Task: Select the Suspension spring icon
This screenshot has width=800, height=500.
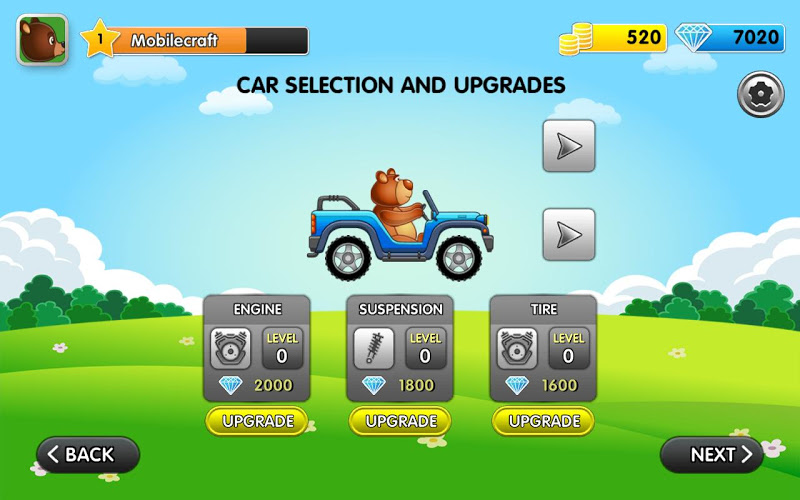Action: click(374, 348)
